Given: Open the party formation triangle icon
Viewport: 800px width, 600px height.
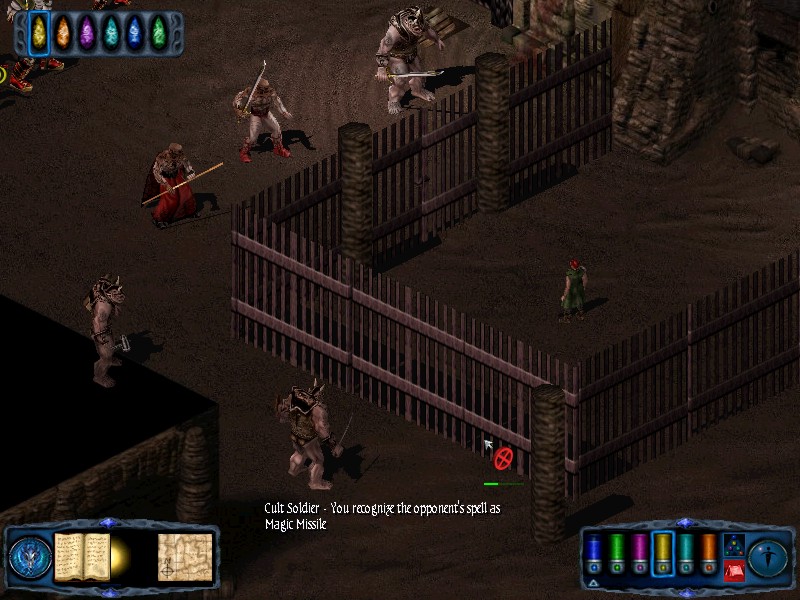Looking at the screenshot, I should pos(733,545).
